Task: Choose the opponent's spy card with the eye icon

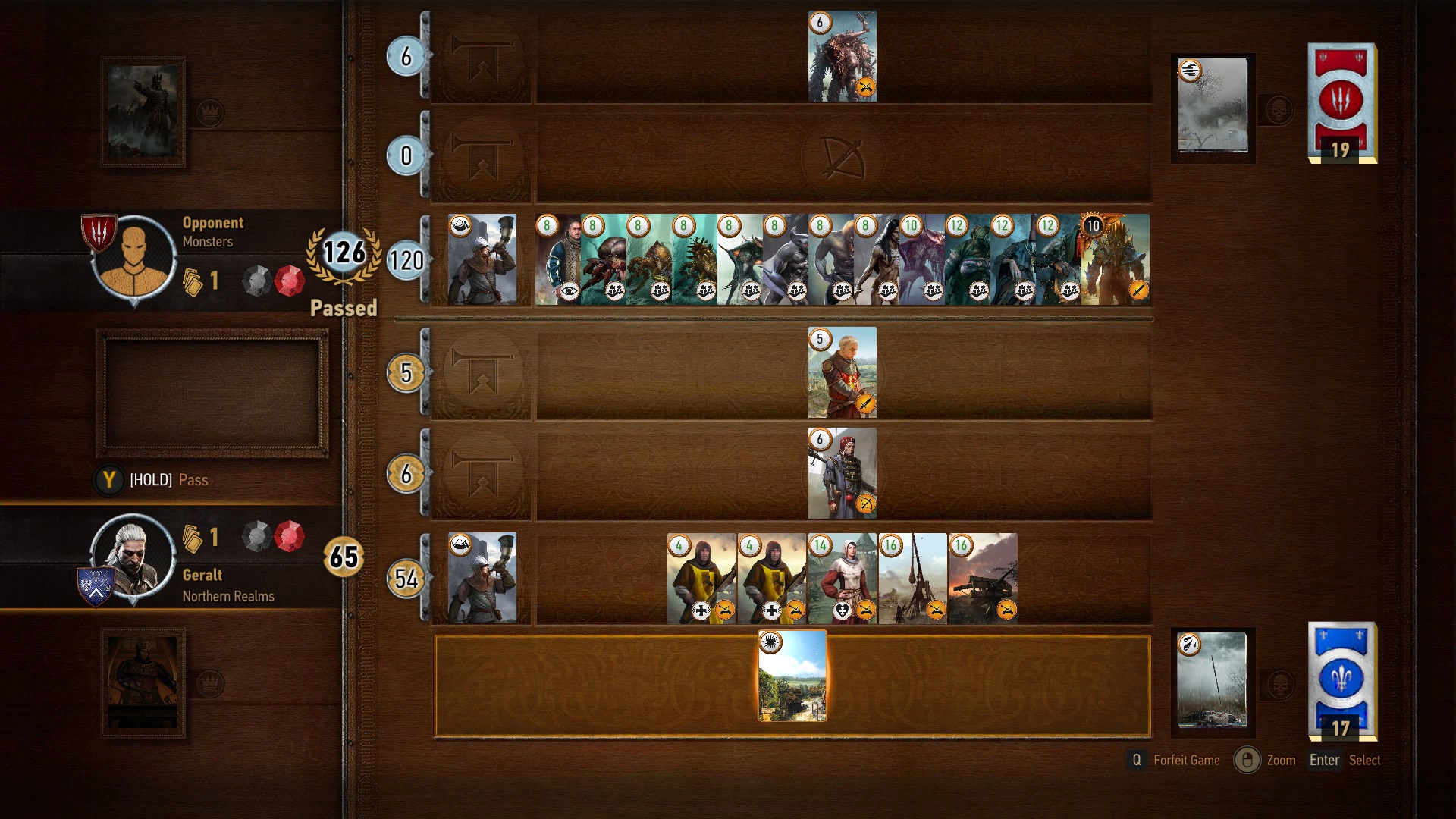Action: tap(558, 260)
